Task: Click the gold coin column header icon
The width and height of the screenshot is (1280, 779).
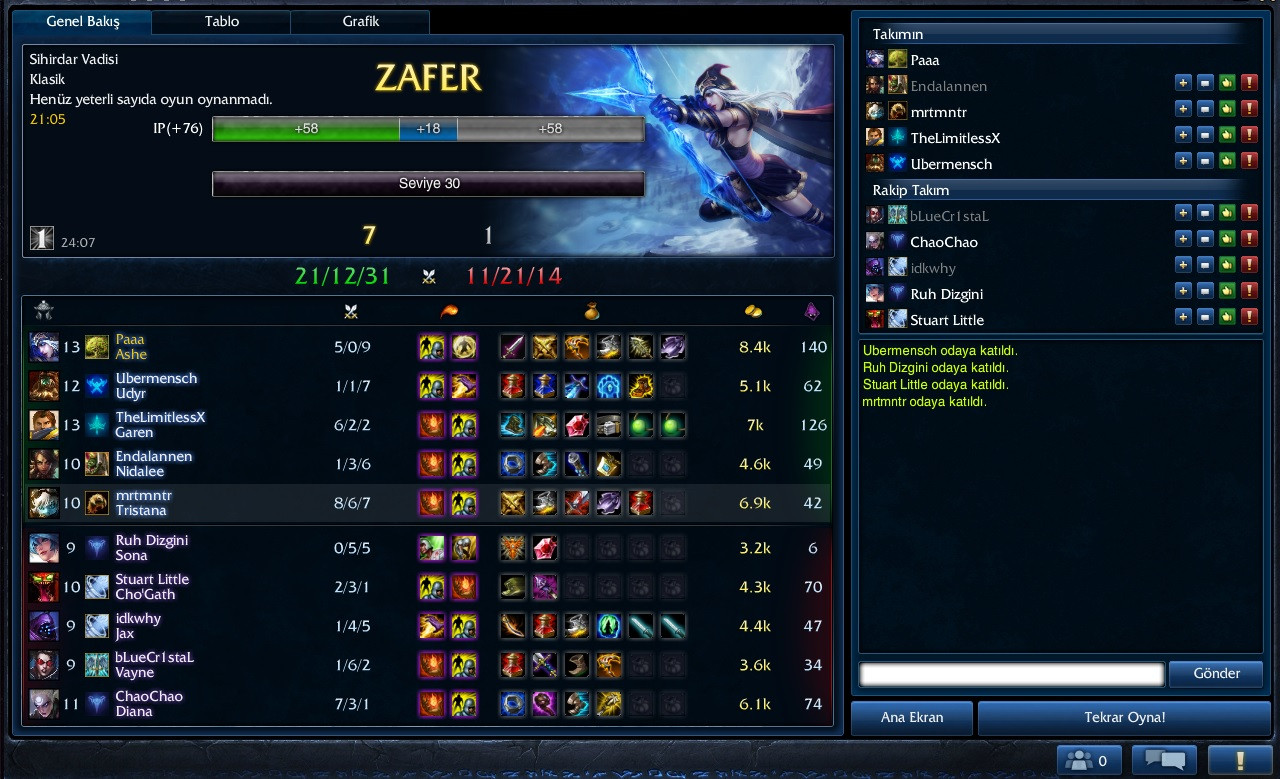Action: (x=751, y=311)
